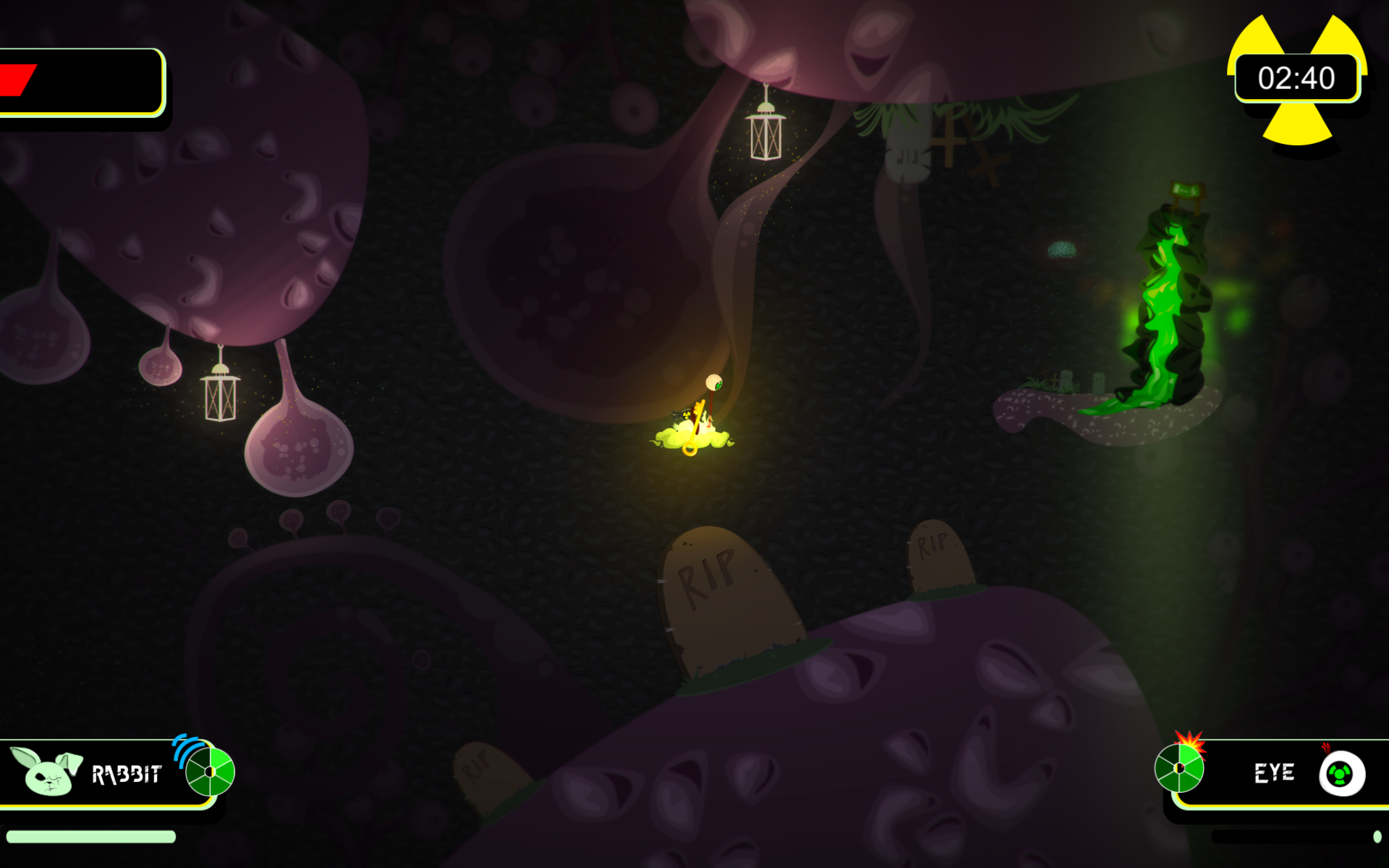Activate Rabbit's sound wave ability wheel
Viewport: 1389px width, 868px height.
(209, 771)
